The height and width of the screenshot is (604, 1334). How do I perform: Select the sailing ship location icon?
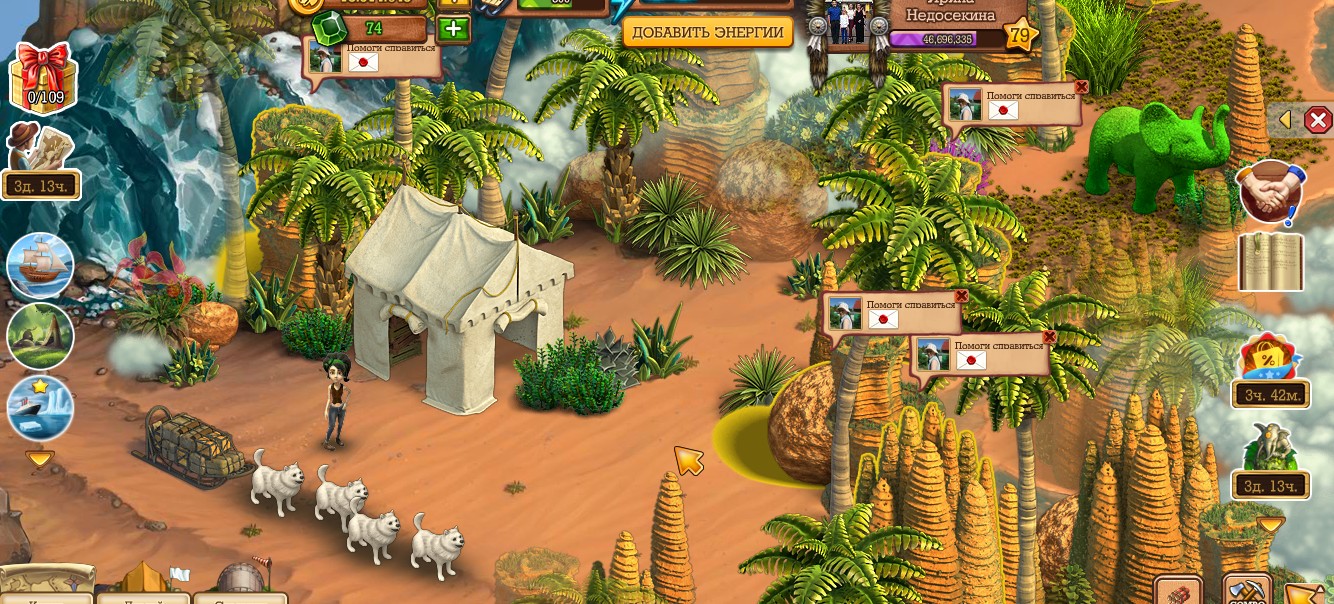(x=40, y=266)
